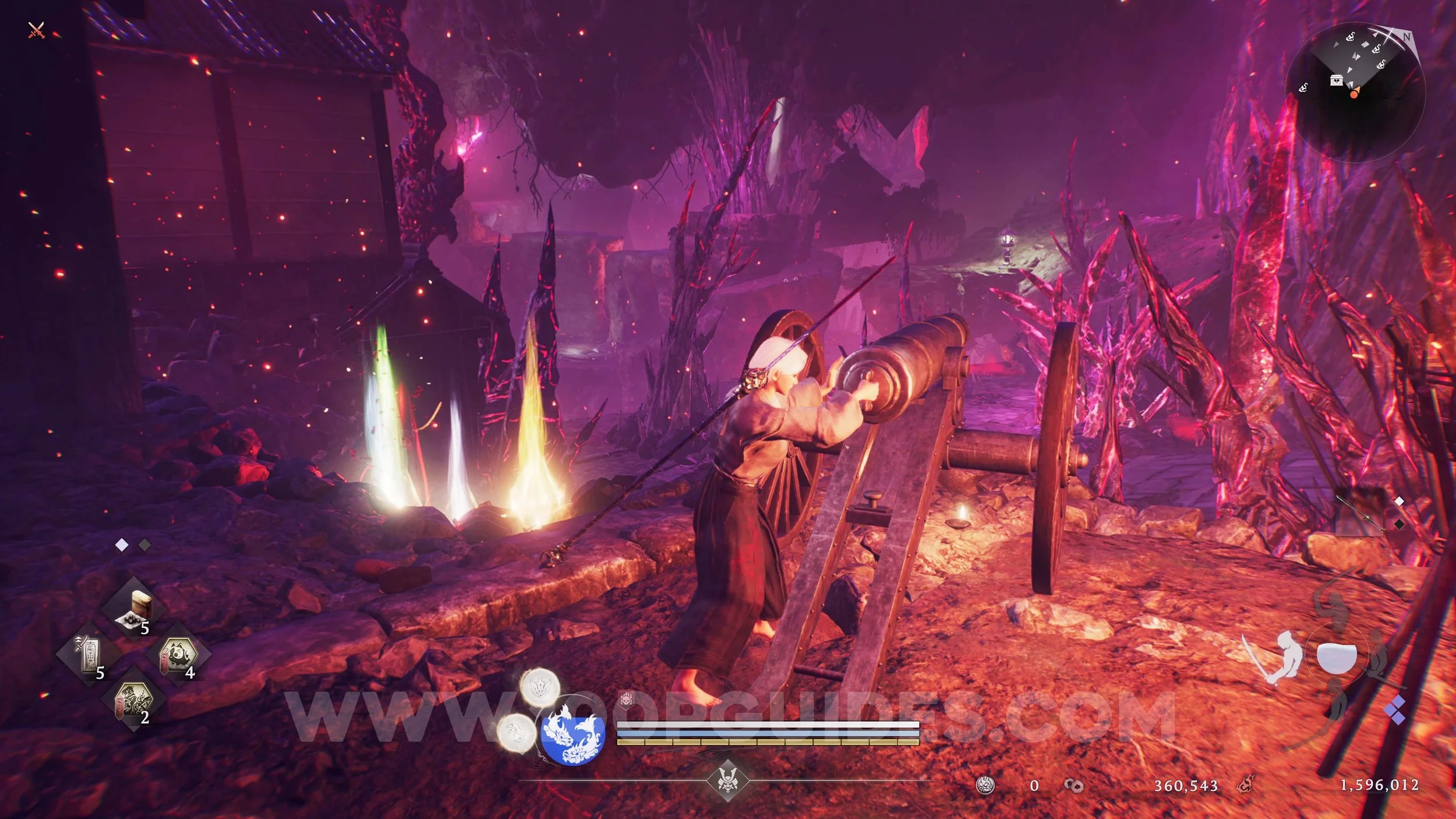Click the treasure chest marker on minimap
The image size is (1456, 819).
pyautogui.click(x=1337, y=80)
